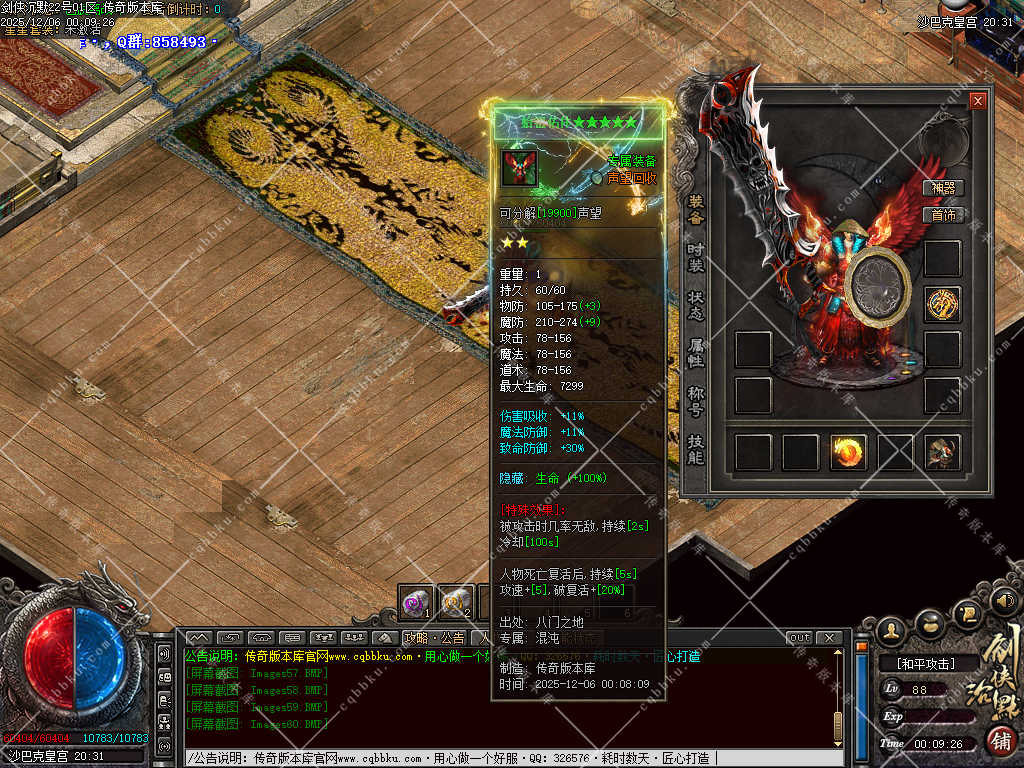Close the character equipment panel
This screenshot has height=768, width=1024.
click(977, 101)
